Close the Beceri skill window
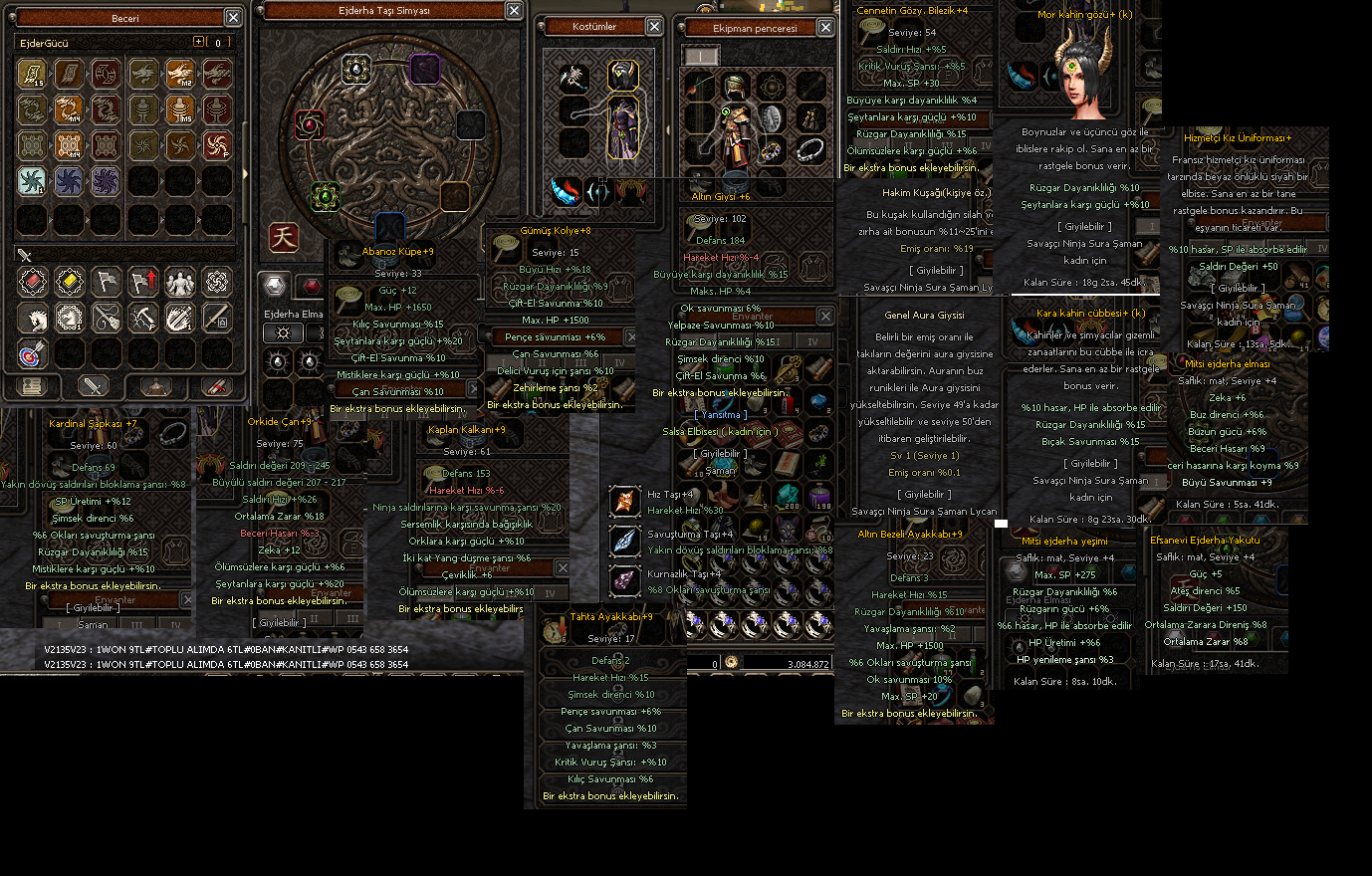The height and width of the screenshot is (876, 1372). coord(232,17)
